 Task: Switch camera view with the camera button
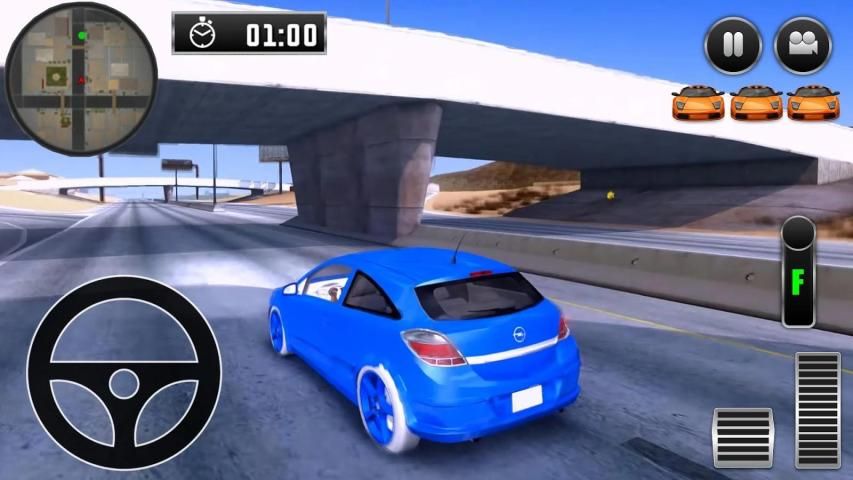[x=802, y=46]
